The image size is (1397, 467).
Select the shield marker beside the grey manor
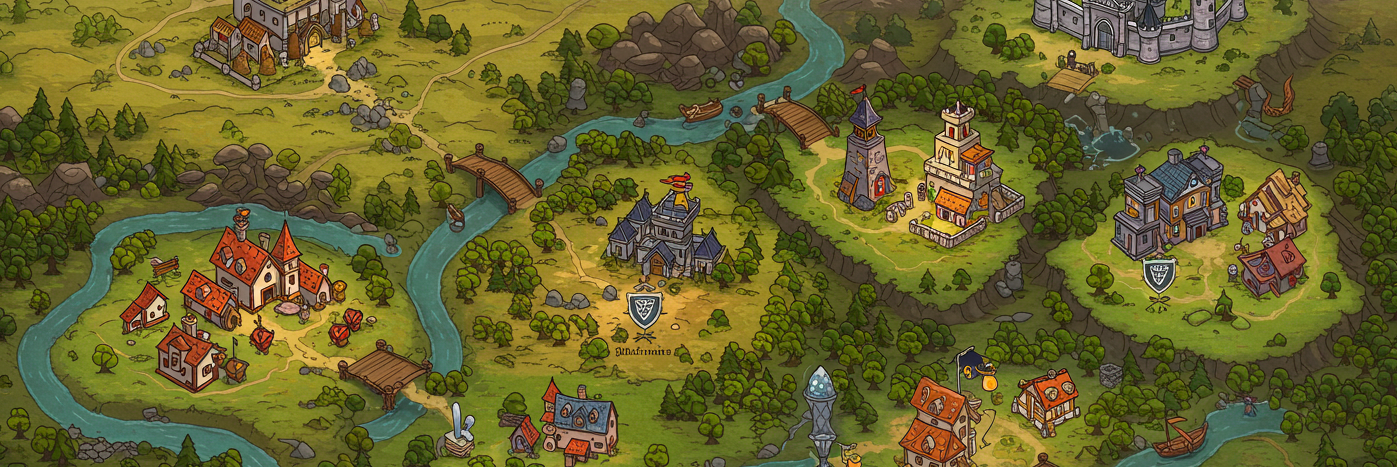coord(1158,274)
